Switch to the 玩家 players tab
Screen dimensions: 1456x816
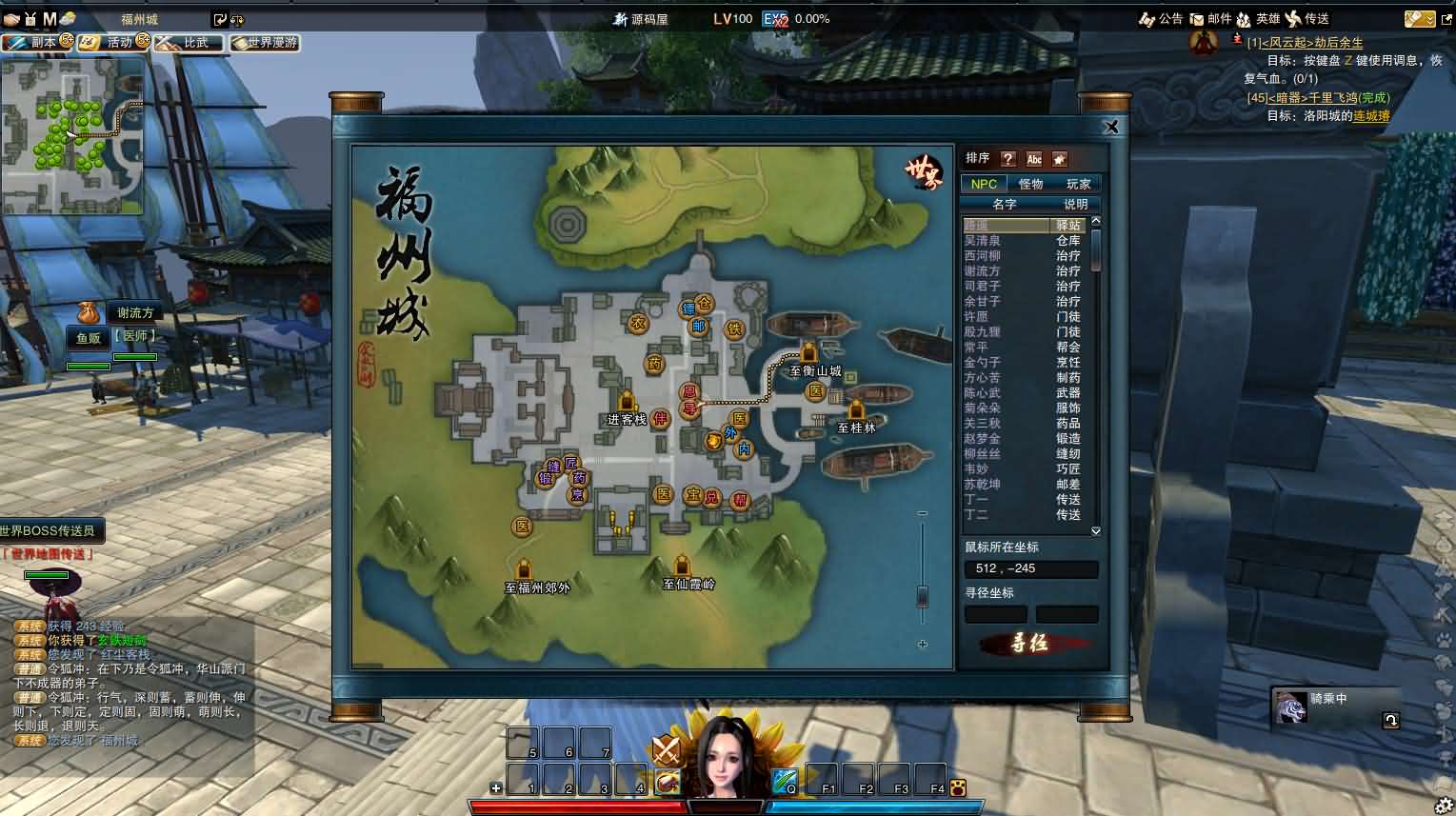click(x=1080, y=183)
